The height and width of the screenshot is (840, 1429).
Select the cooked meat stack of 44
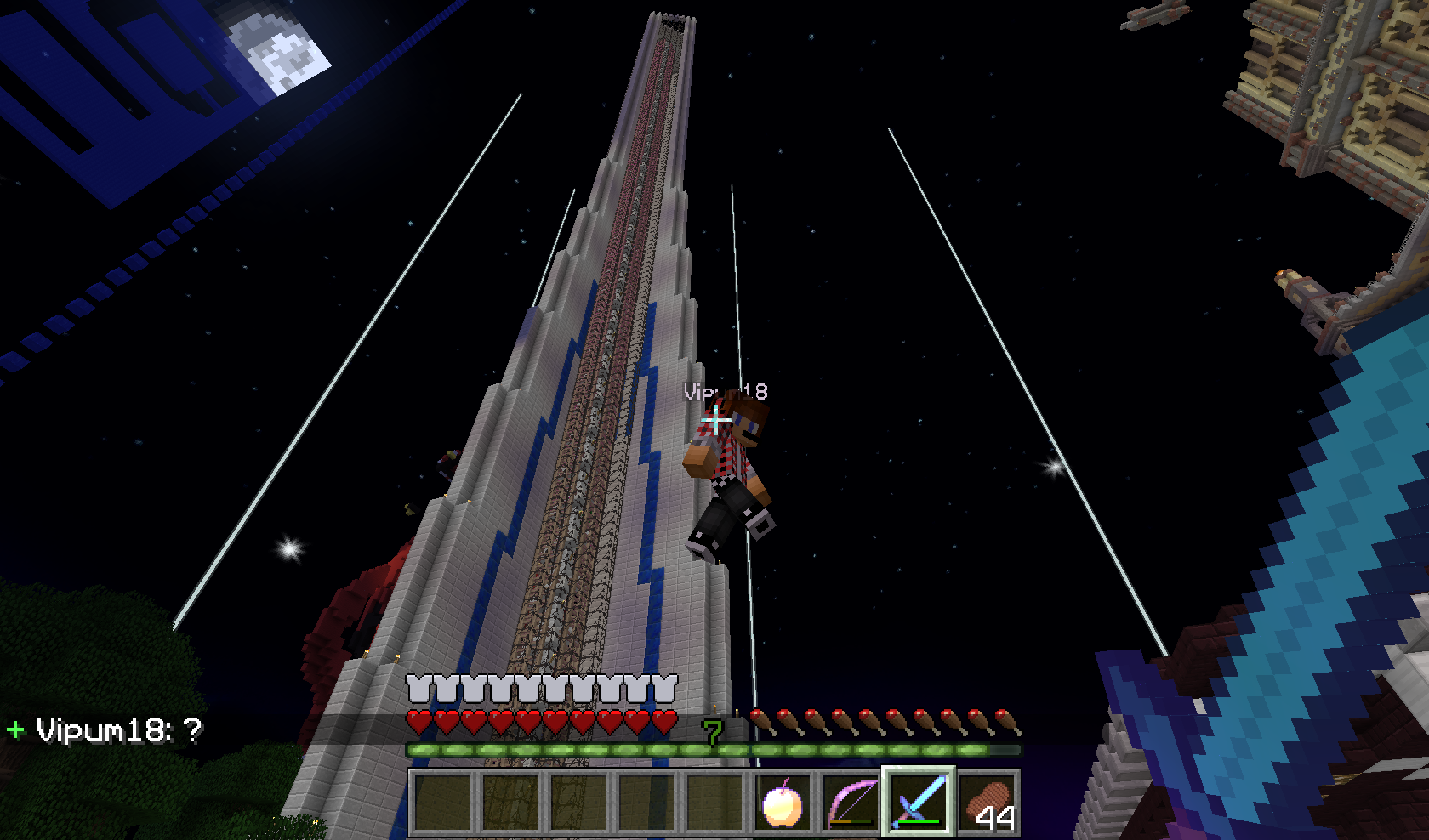pos(987,802)
